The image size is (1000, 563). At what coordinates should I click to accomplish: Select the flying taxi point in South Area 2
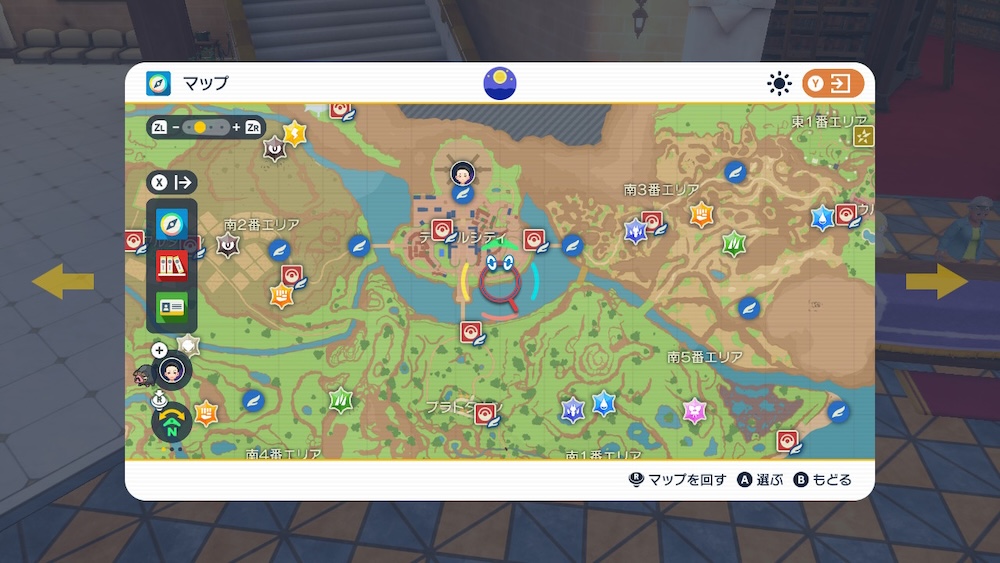(279, 250)
